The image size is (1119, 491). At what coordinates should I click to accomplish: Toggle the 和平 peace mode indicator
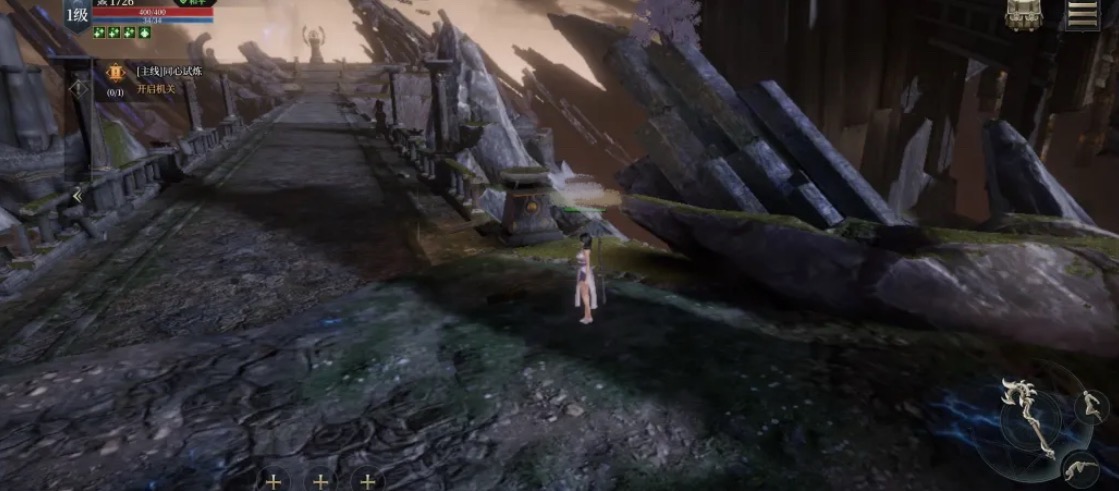coord(193,3)
